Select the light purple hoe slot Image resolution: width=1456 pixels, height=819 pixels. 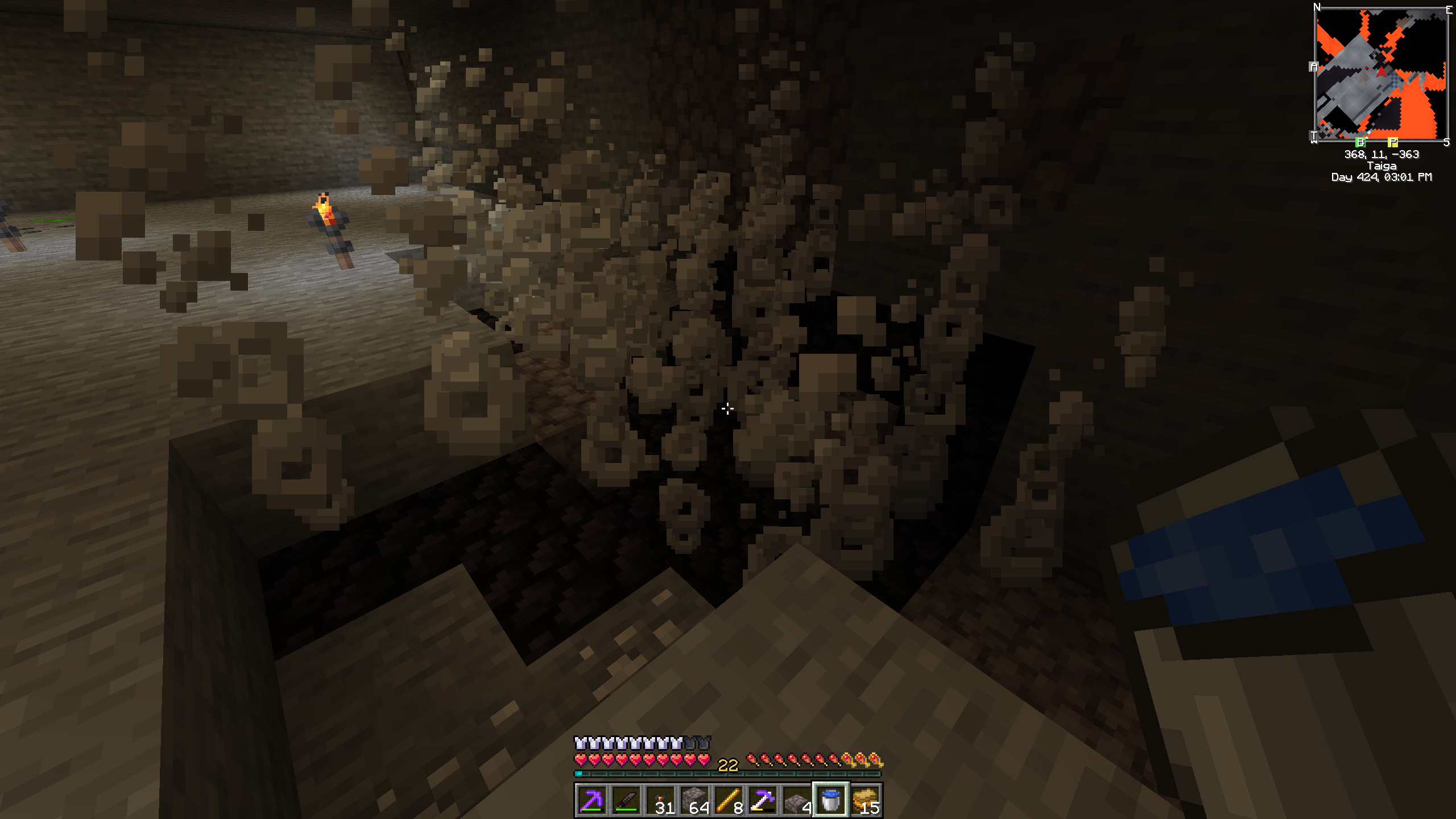pos(763,801)
